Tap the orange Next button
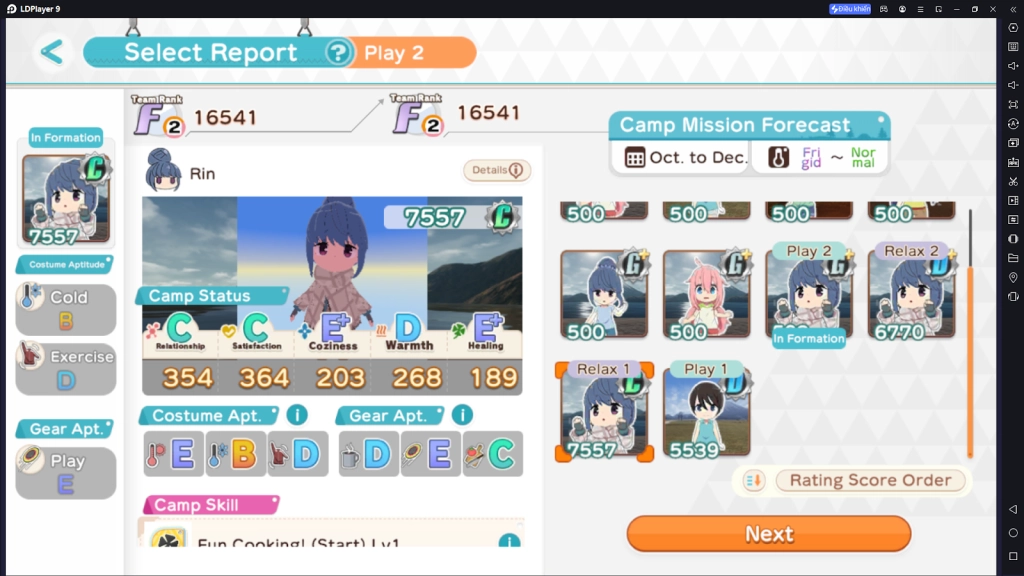The image size is (1024, 576). click(768, 534)
